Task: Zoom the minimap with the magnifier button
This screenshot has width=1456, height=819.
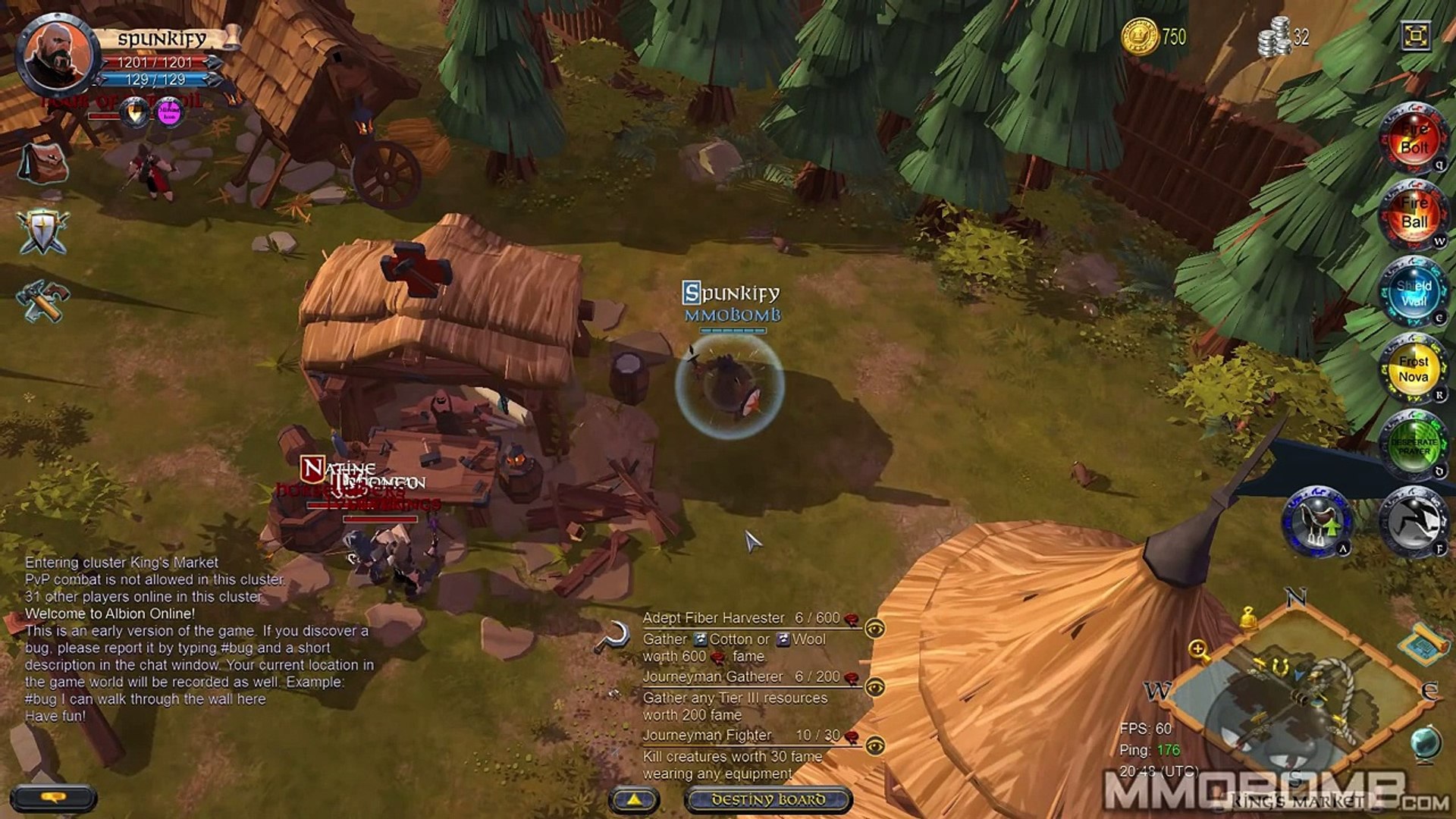Action: (x=1199, y=650)
